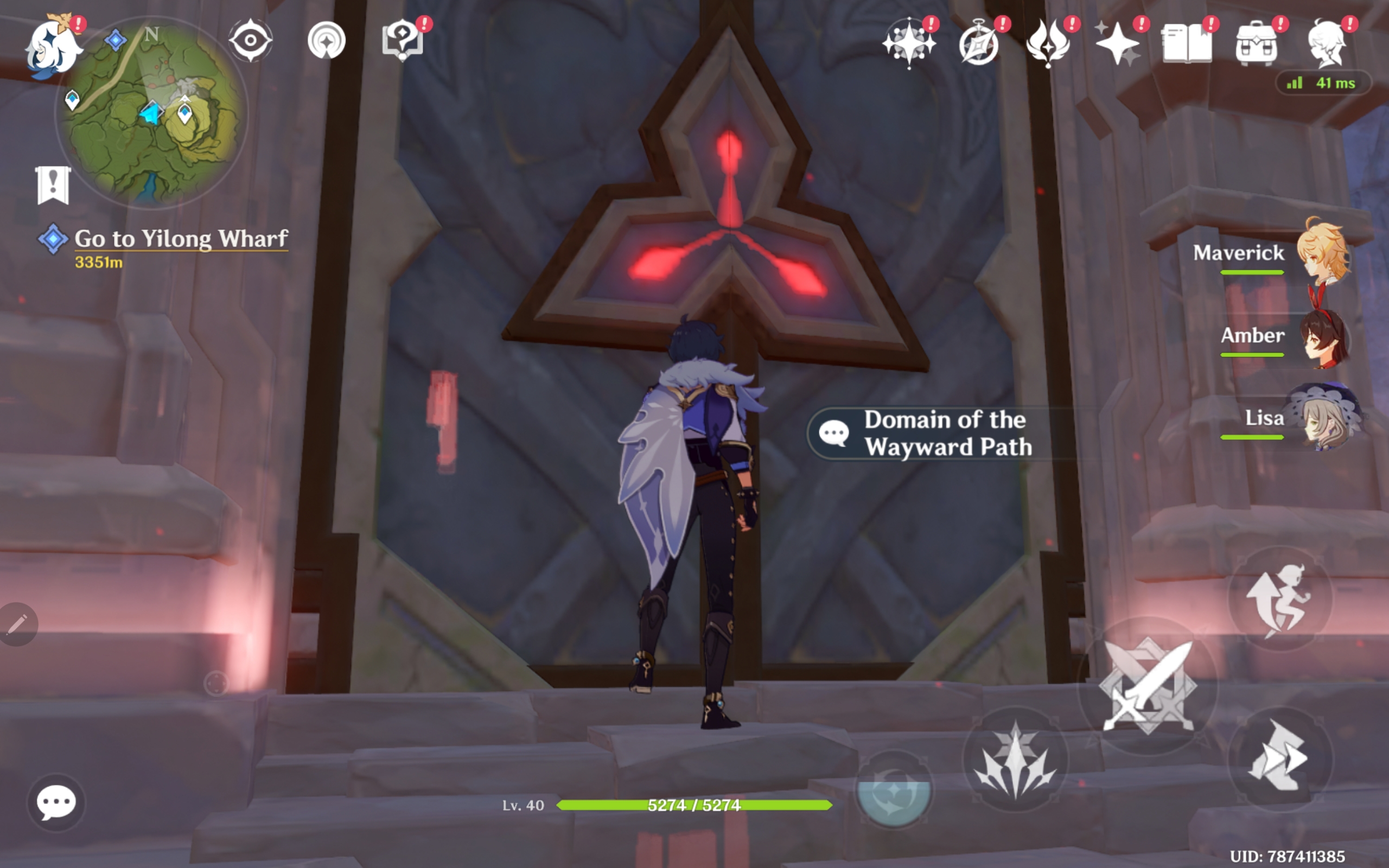Viewport: 1389px width, 868px height.
Task: Toggle elemental sight eye icon
Action: click(x=250, y=40)
